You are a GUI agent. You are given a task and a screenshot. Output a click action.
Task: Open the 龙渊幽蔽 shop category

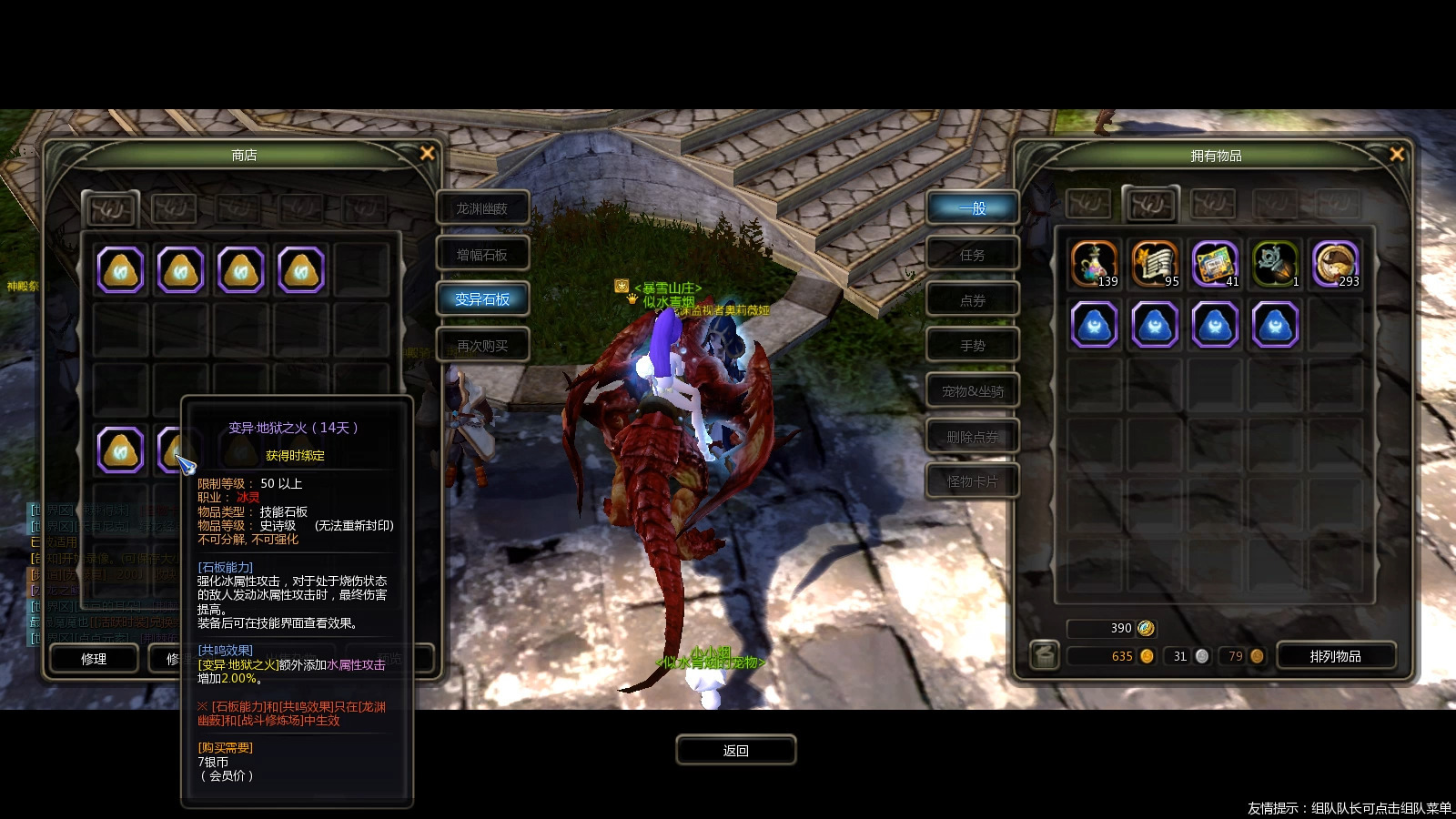[x=482, y=209]
